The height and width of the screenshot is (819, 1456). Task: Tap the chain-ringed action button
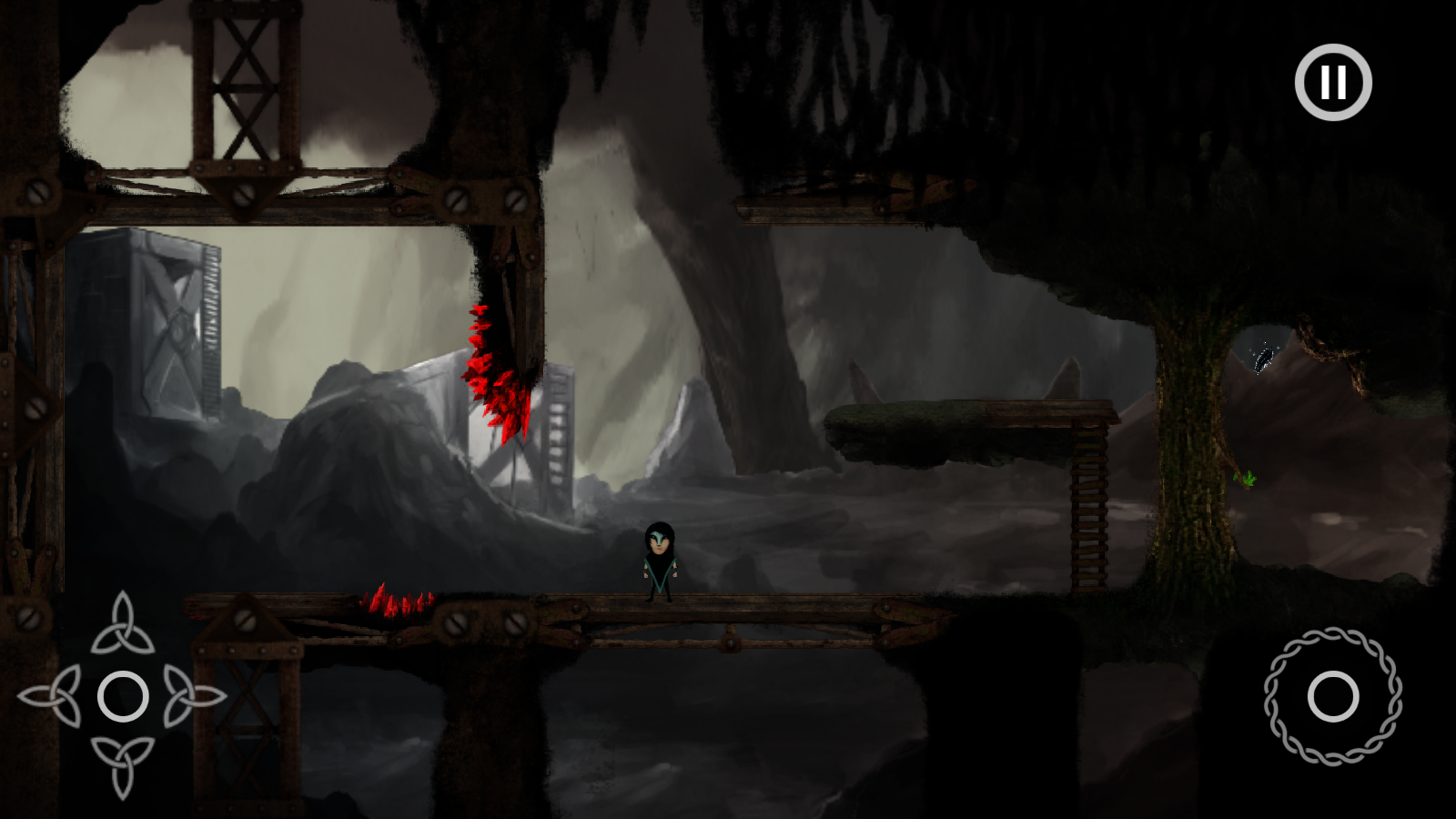(1333, 697)
